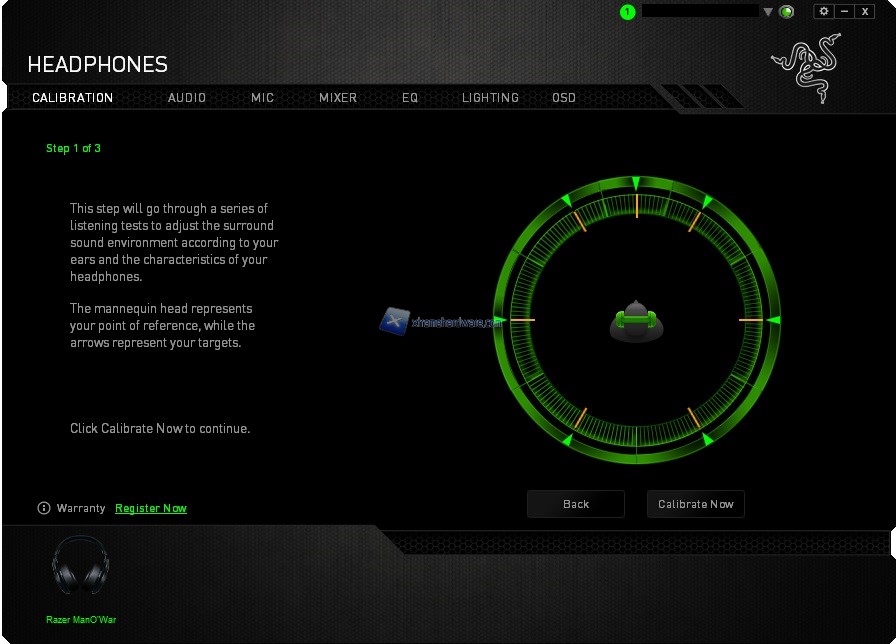The image size is (896, 644).
Task: Minimize the Razer Synapse window
Action: pos(845,11)
